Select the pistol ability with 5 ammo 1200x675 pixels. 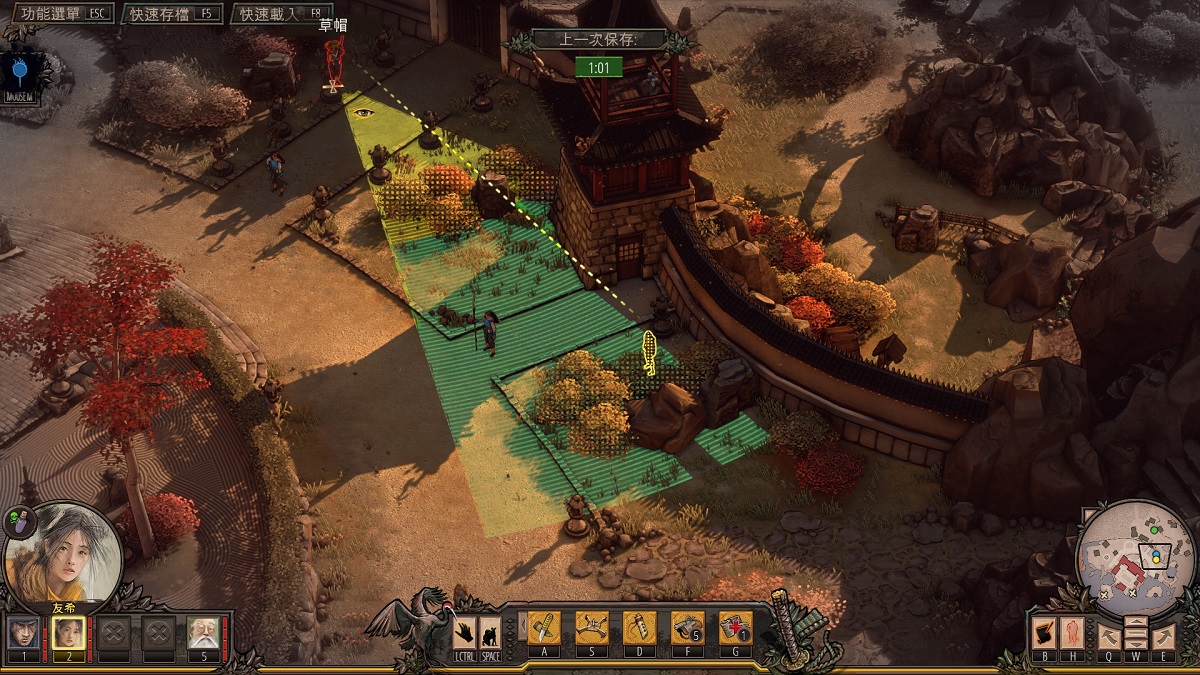(x=688, y=628)
